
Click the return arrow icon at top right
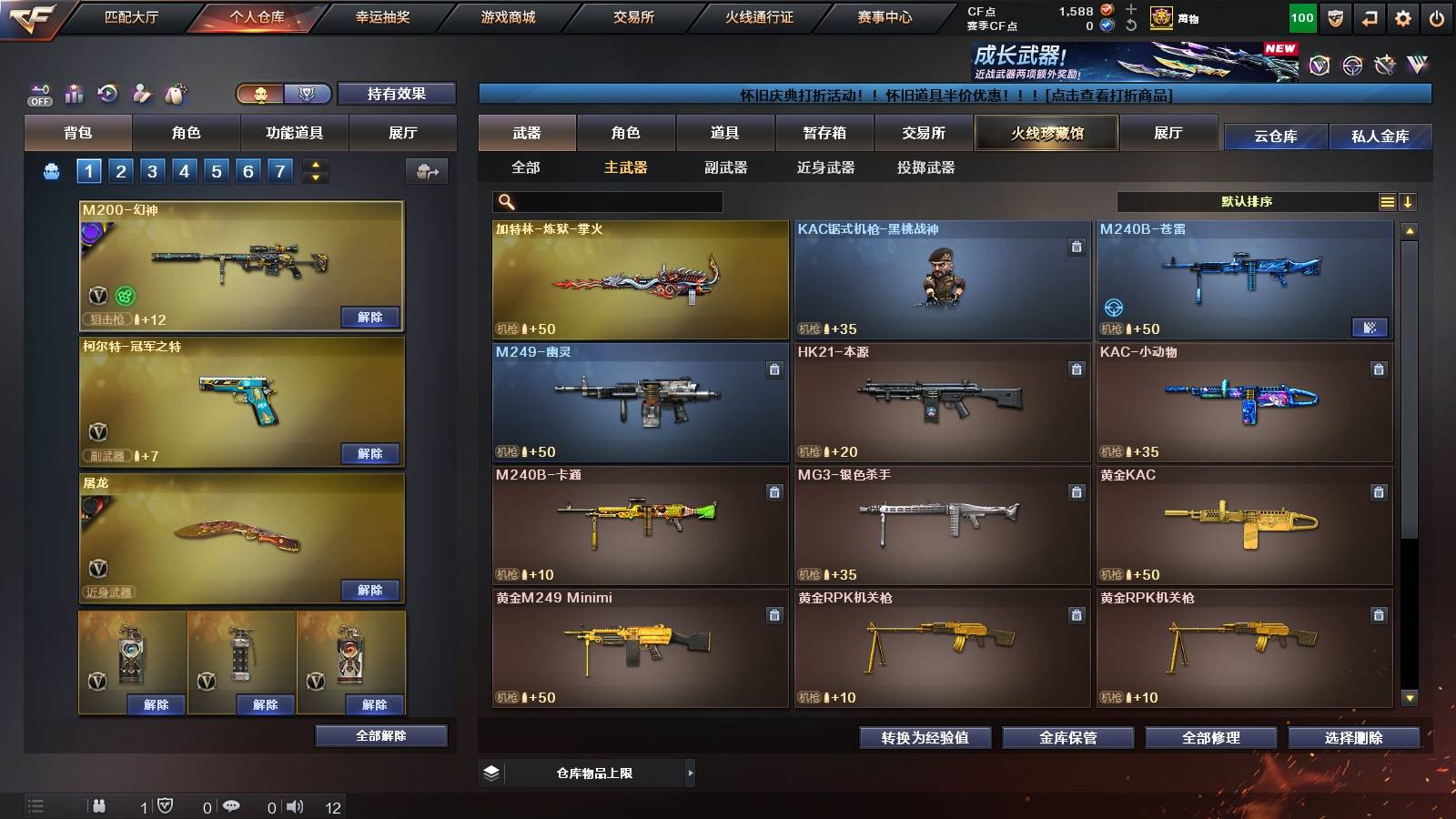(1370, 15)
